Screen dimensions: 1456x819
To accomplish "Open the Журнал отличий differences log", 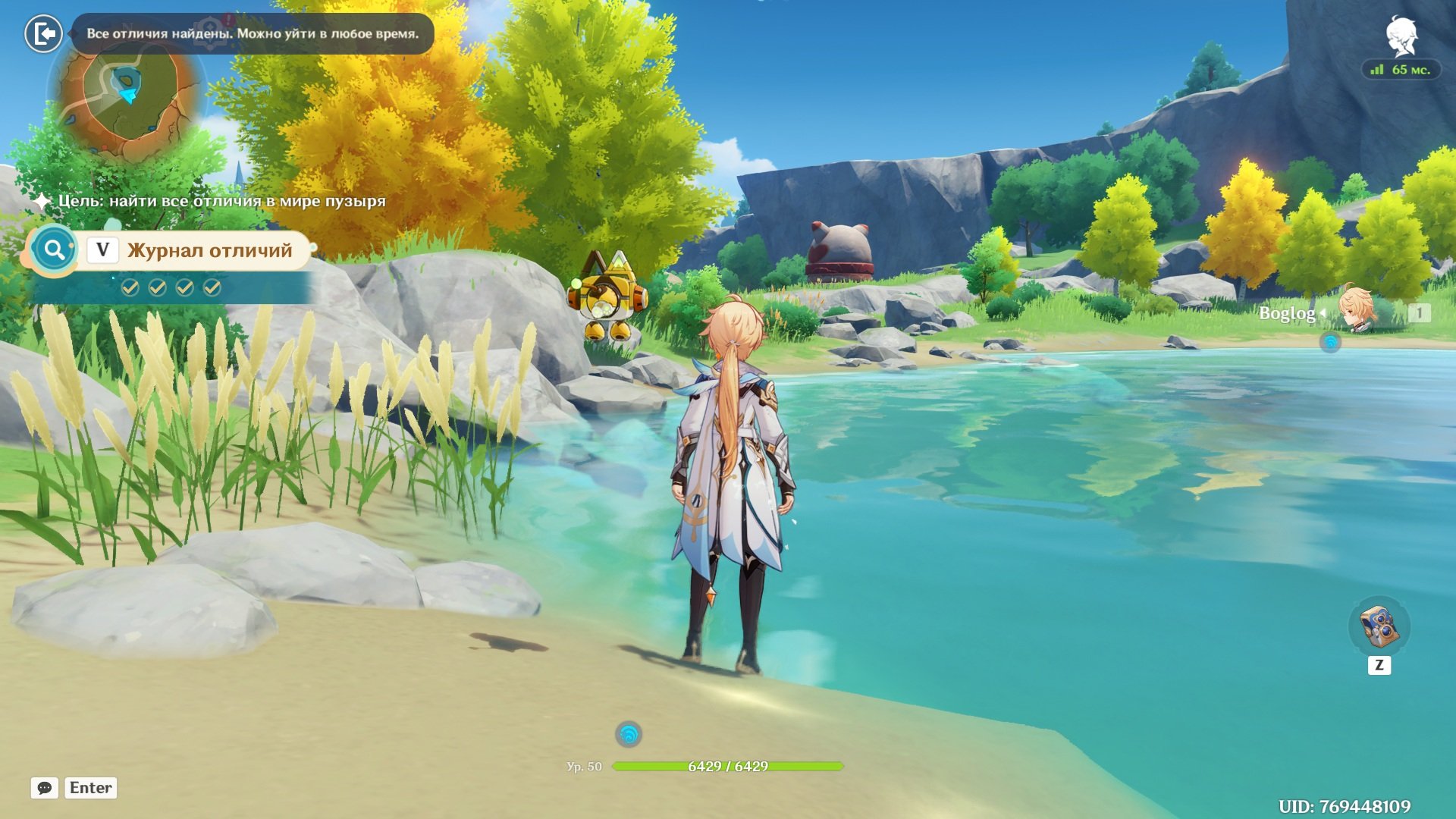I will [209, 250].
